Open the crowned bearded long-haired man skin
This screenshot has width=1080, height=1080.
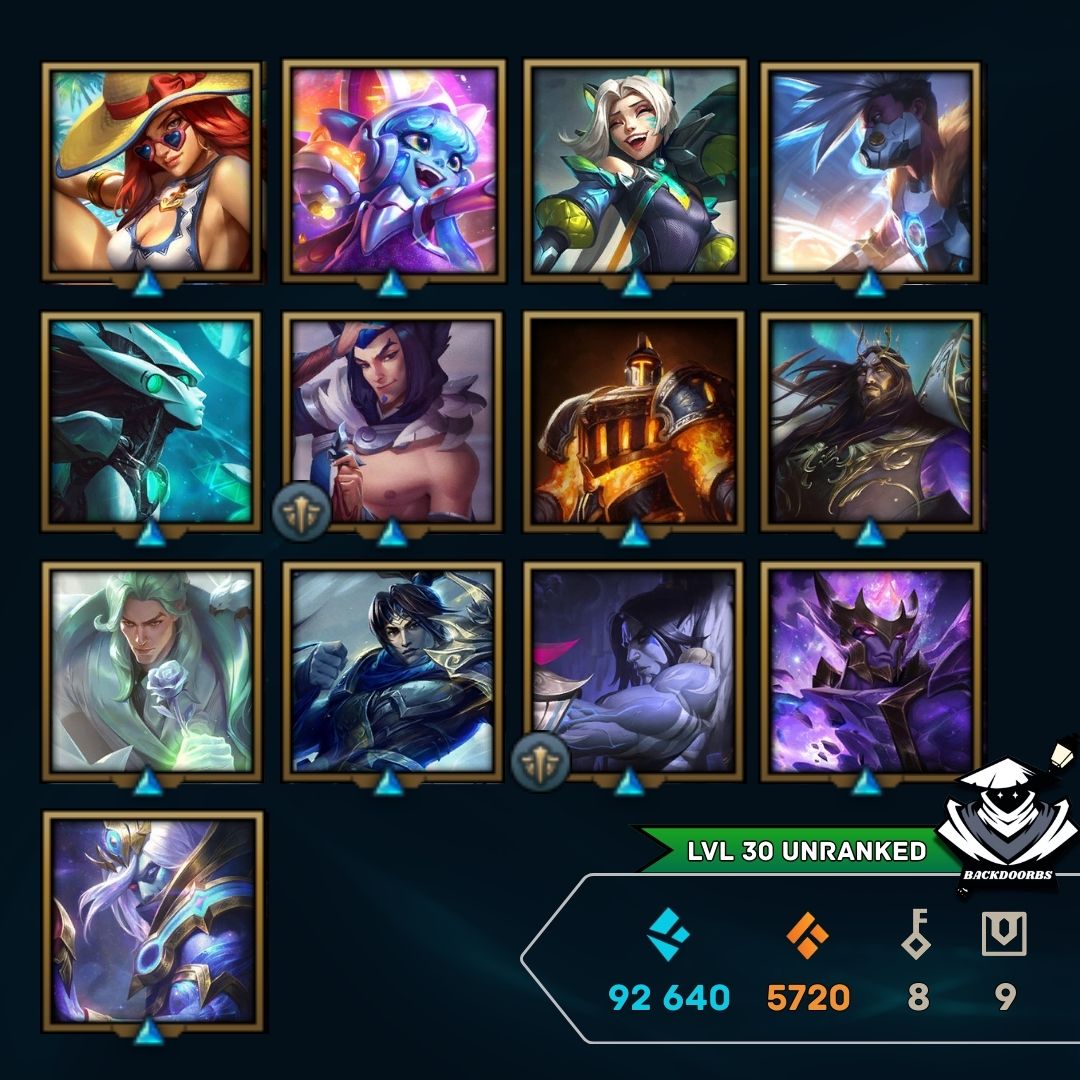tap(871, 422)
